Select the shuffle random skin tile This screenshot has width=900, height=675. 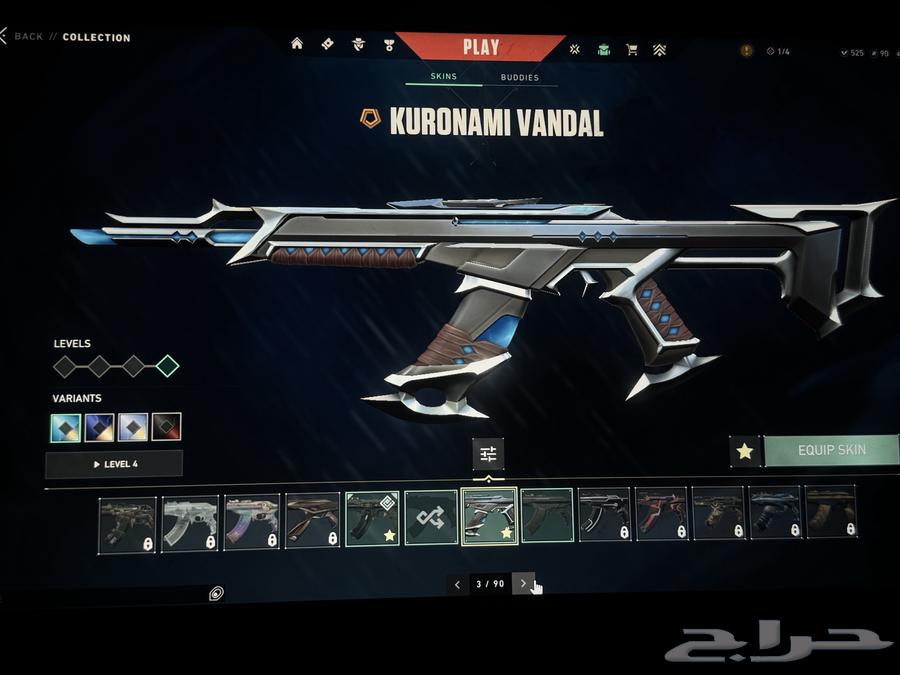[x=431, y=518]
